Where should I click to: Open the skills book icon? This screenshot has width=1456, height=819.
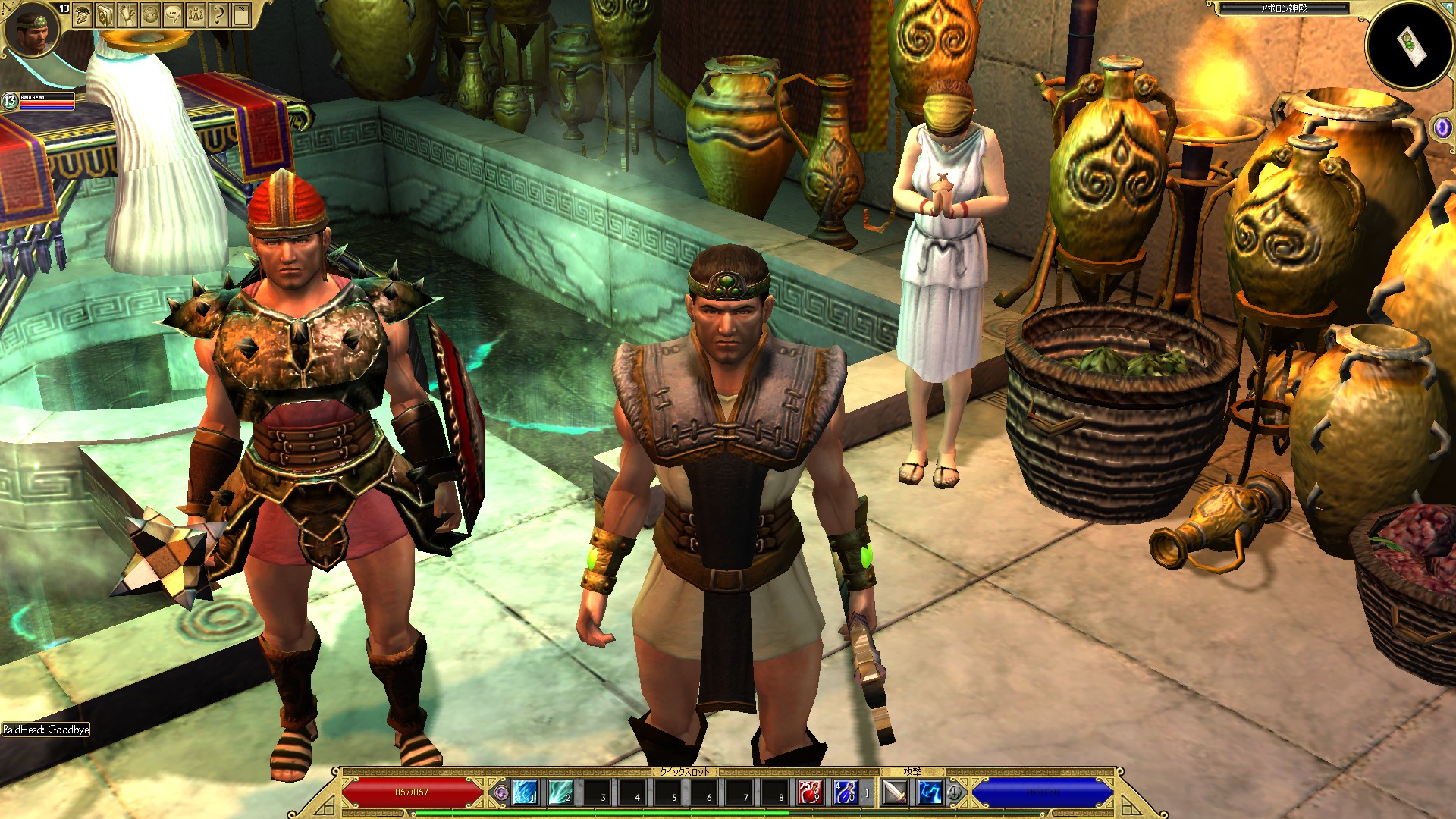pos(104,14)
